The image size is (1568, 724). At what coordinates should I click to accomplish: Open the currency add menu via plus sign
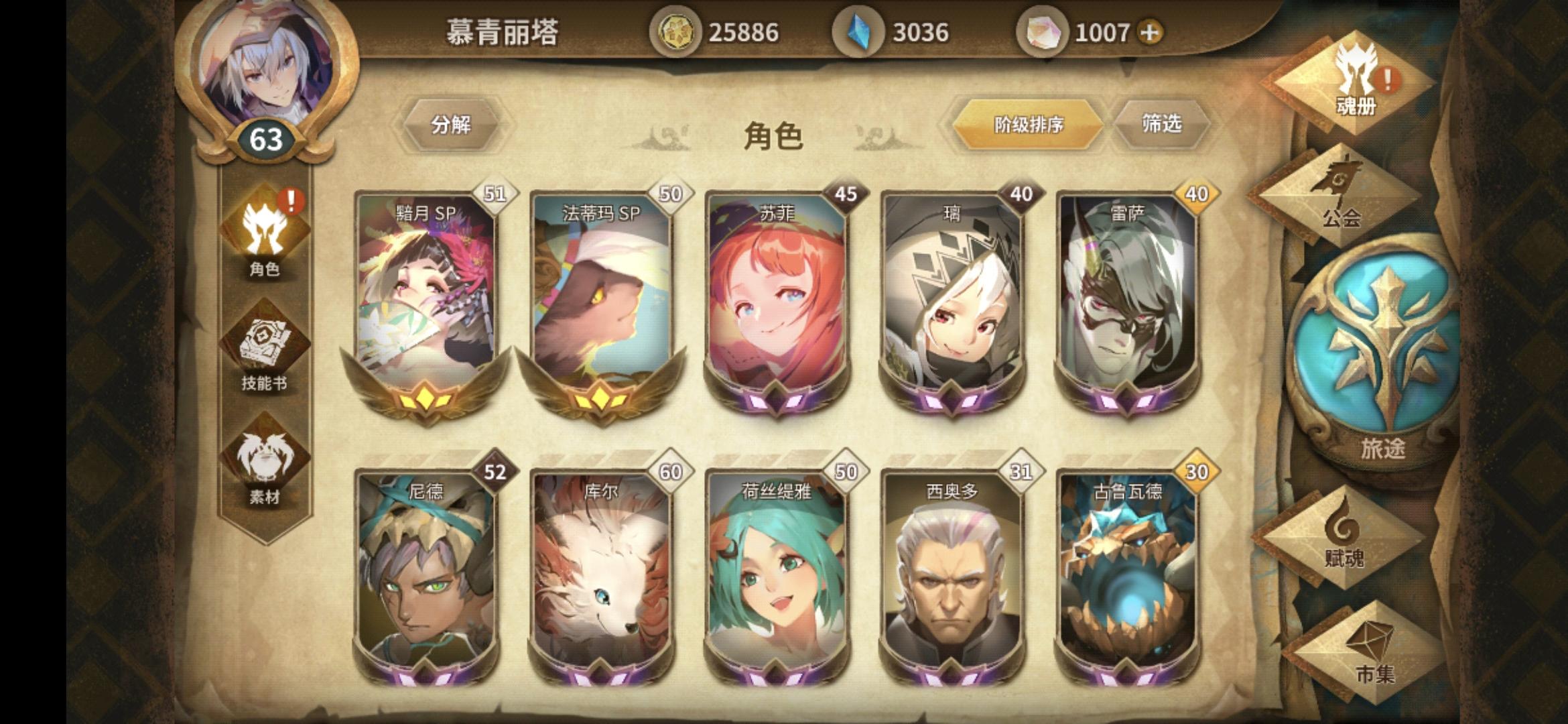click(x=1151, y=32)
